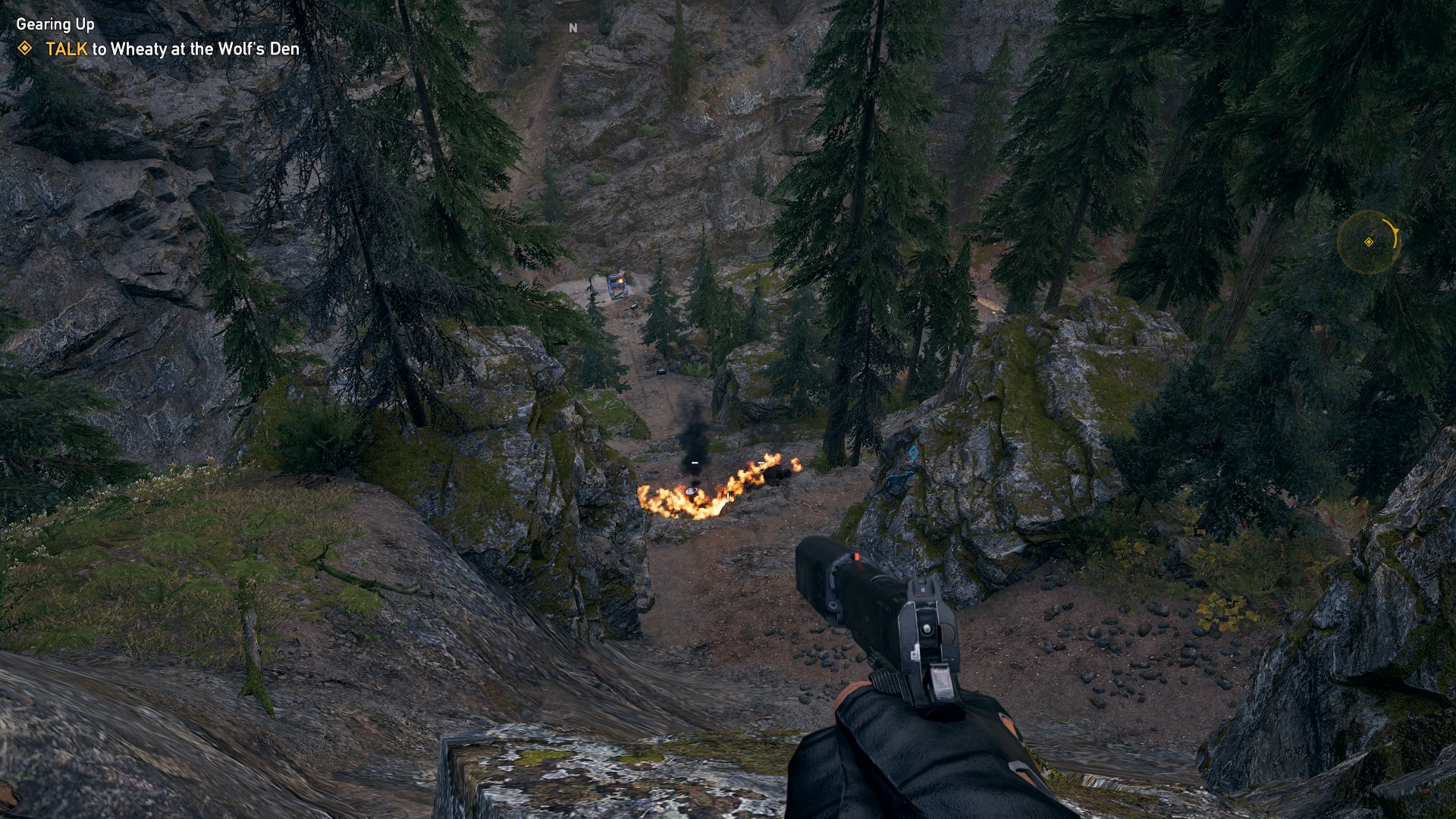The height and width of the screenshot is (819, 1456).
Task: Click the yellow diamond objective icon beside TALK
Action: (25, 49)
